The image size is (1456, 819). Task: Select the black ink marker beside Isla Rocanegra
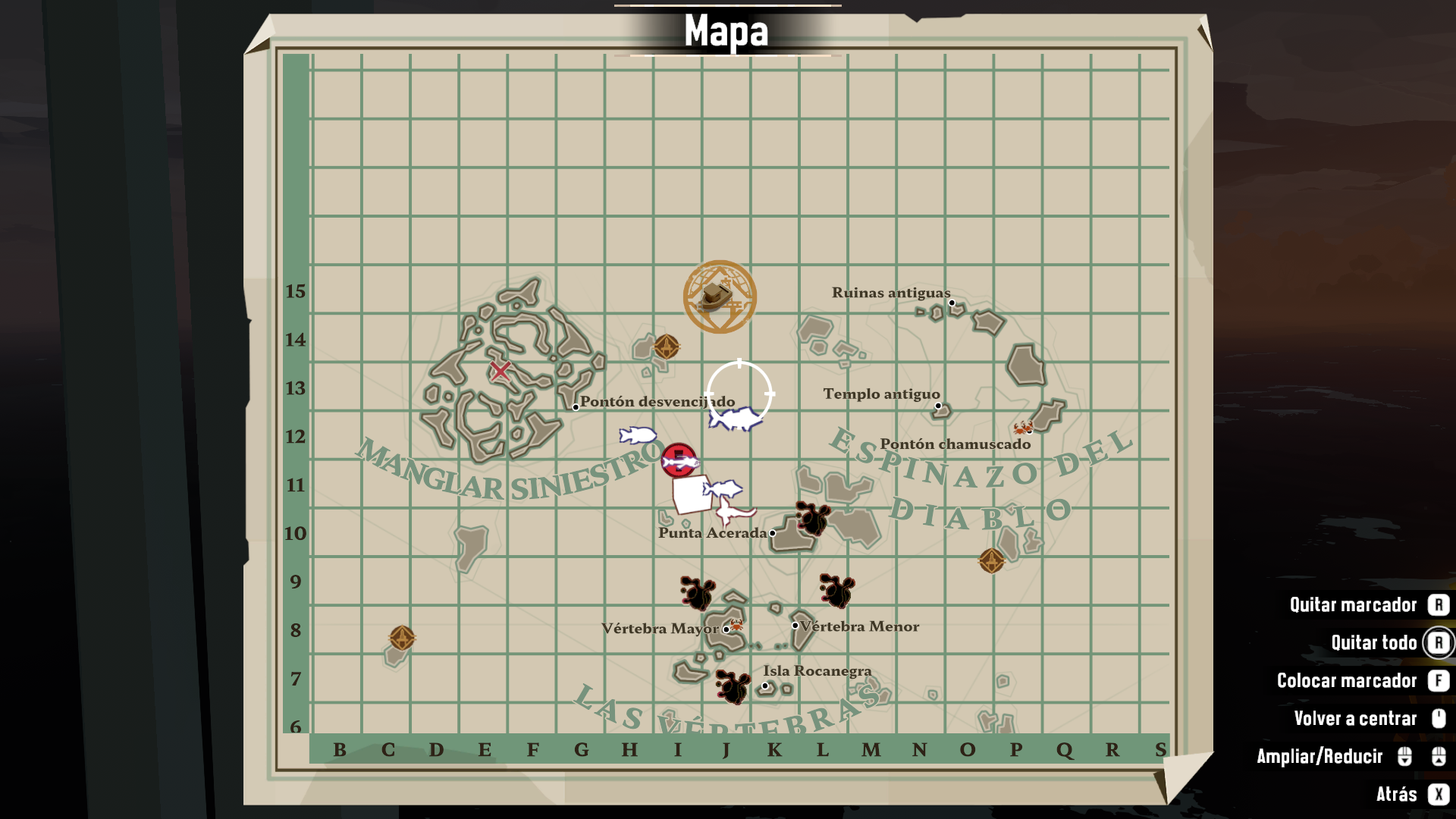tap(733, 686)
